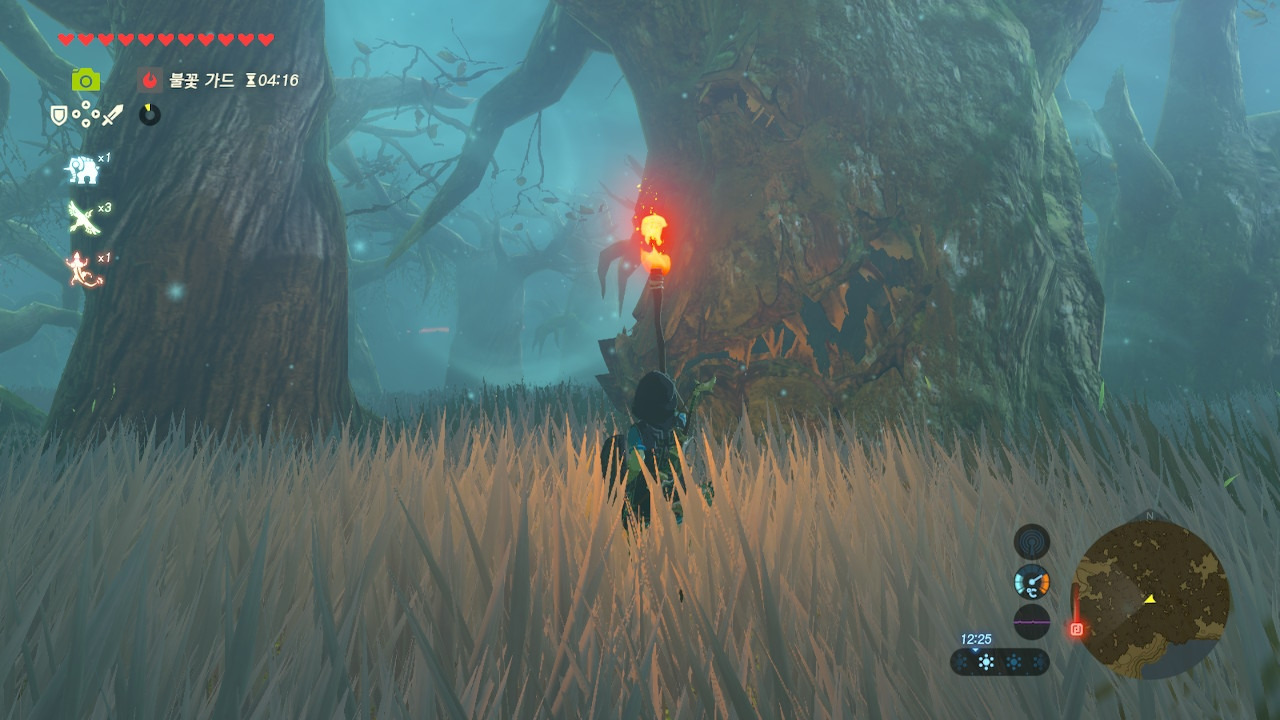Click the temperature gauge icon
The width and height of the screenshot is (1280, 720).
[x=1031, y=581]
